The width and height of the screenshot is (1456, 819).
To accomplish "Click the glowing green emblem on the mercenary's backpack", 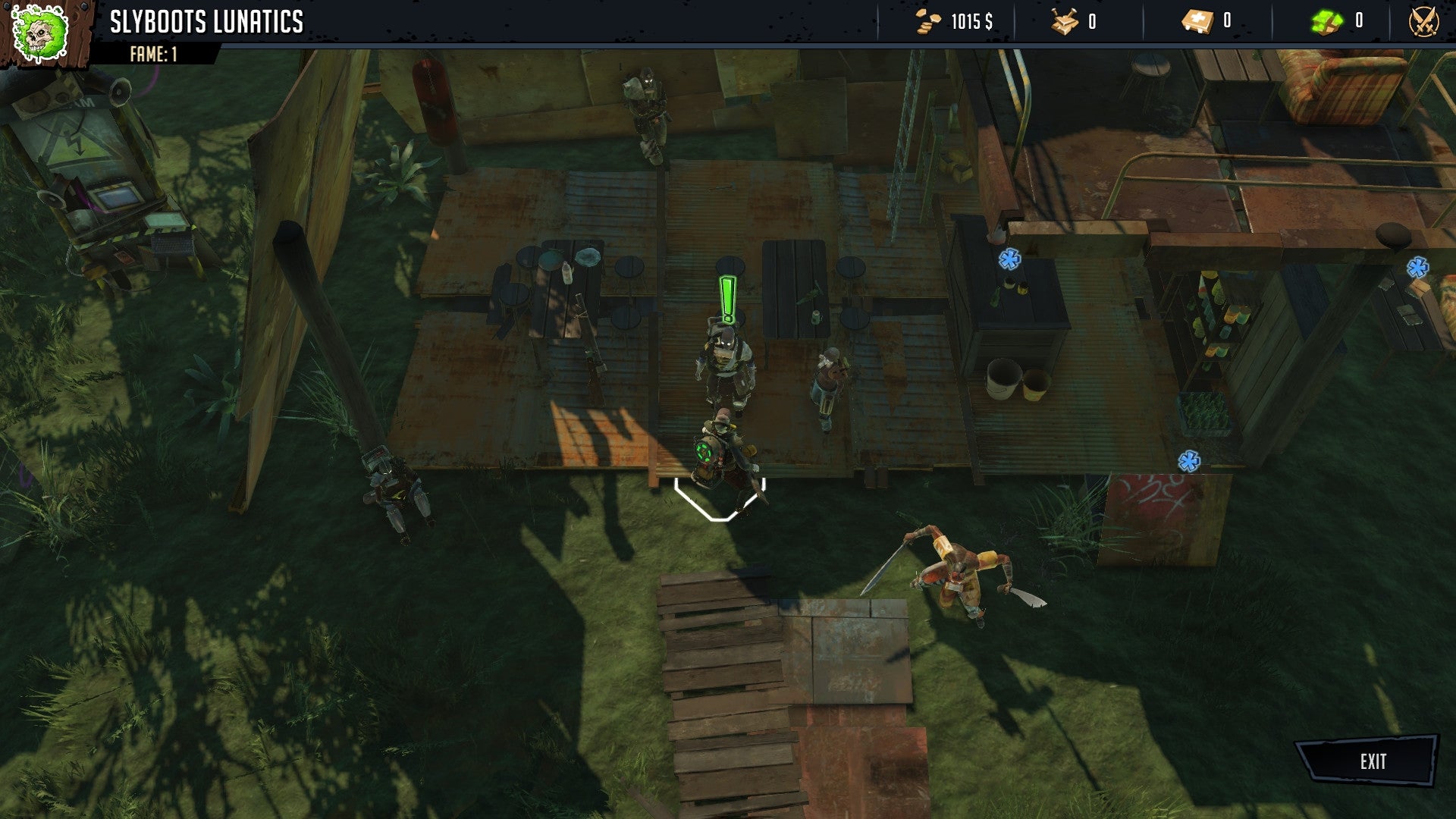I will pyautogui.click(x=705, y=453).
